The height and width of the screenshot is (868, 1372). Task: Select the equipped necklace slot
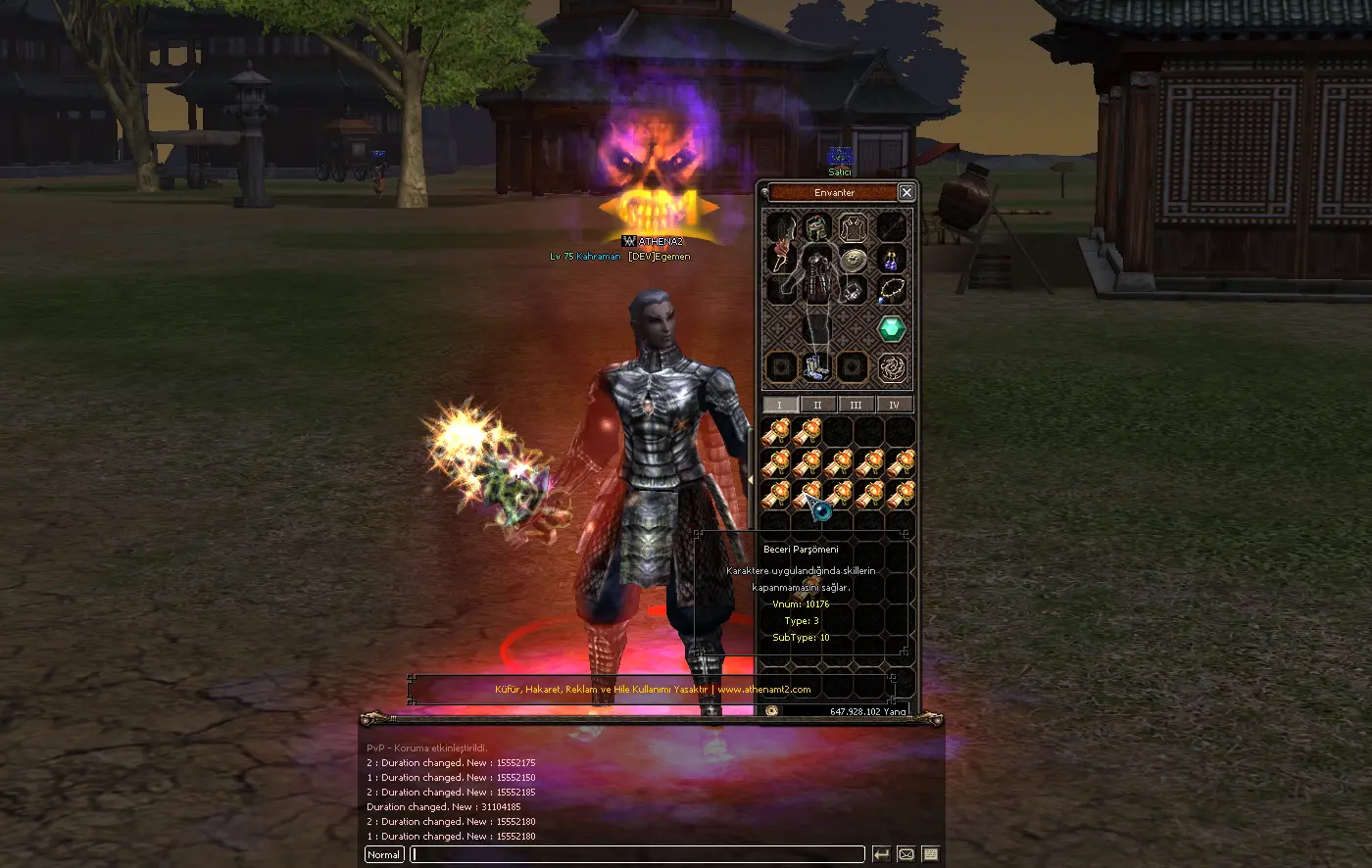[x=891, y=290]
